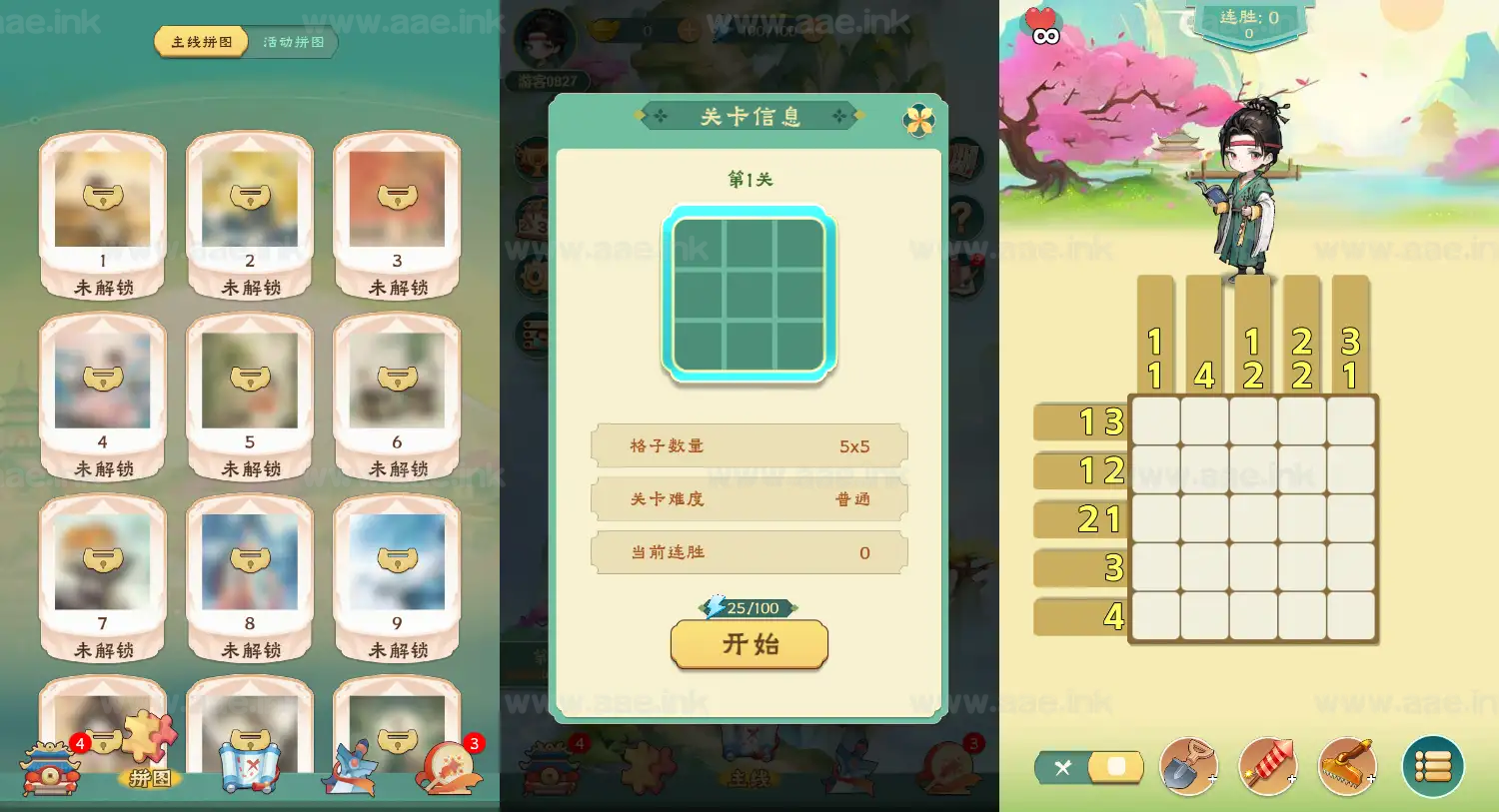Switch to the 主线拼图 tab

[x=200, y=43]
